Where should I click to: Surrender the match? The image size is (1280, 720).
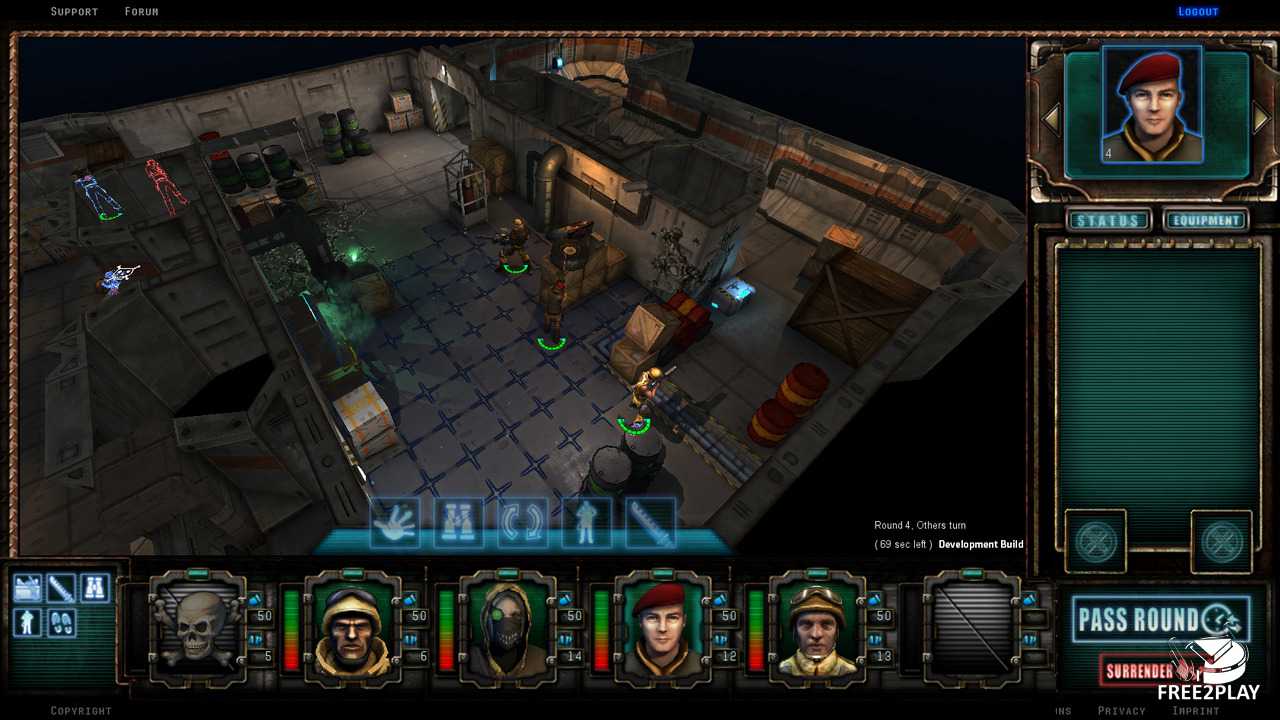[x=1140, y=671]
